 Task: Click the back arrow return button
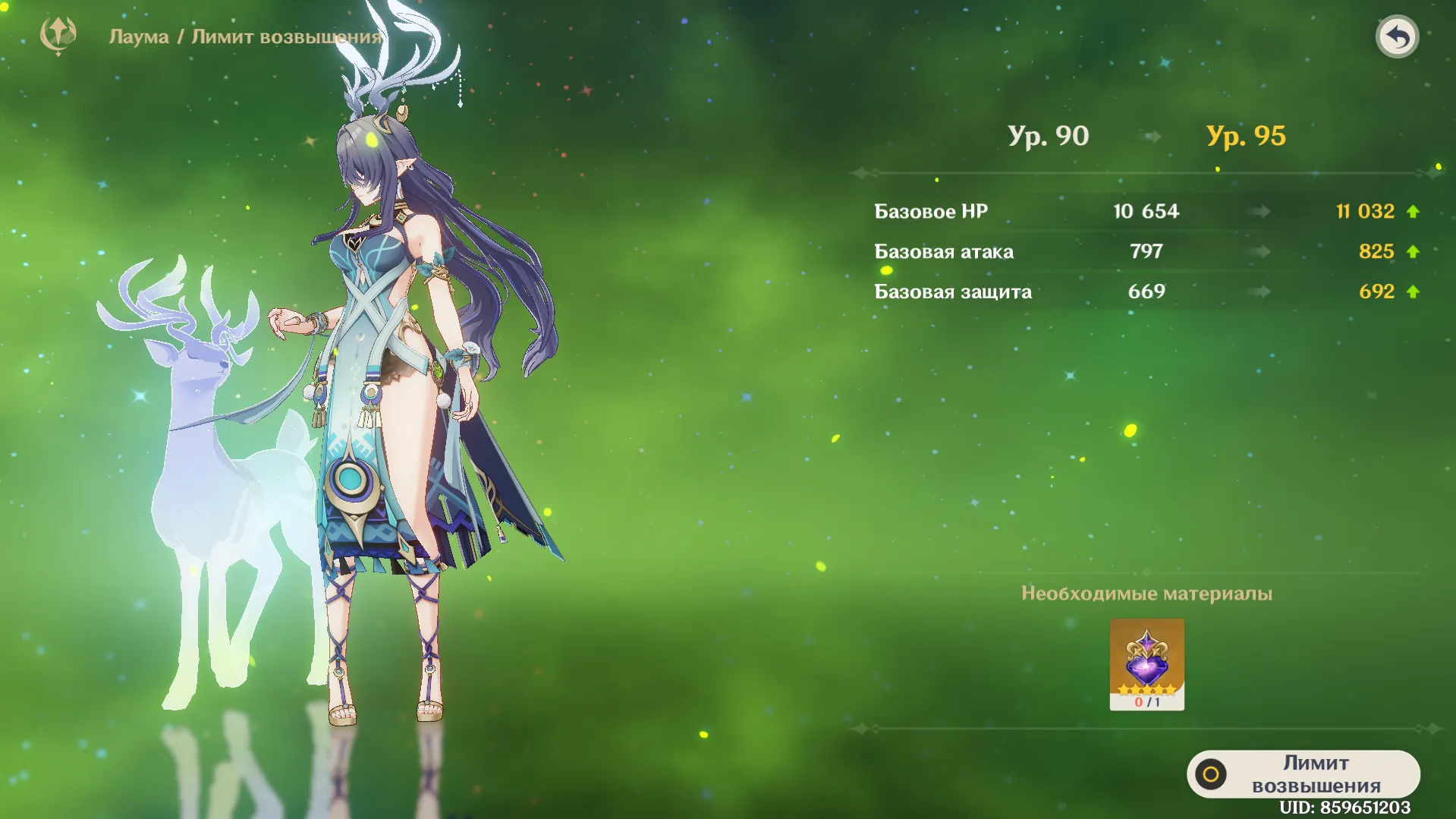[x=1397, y=36]
